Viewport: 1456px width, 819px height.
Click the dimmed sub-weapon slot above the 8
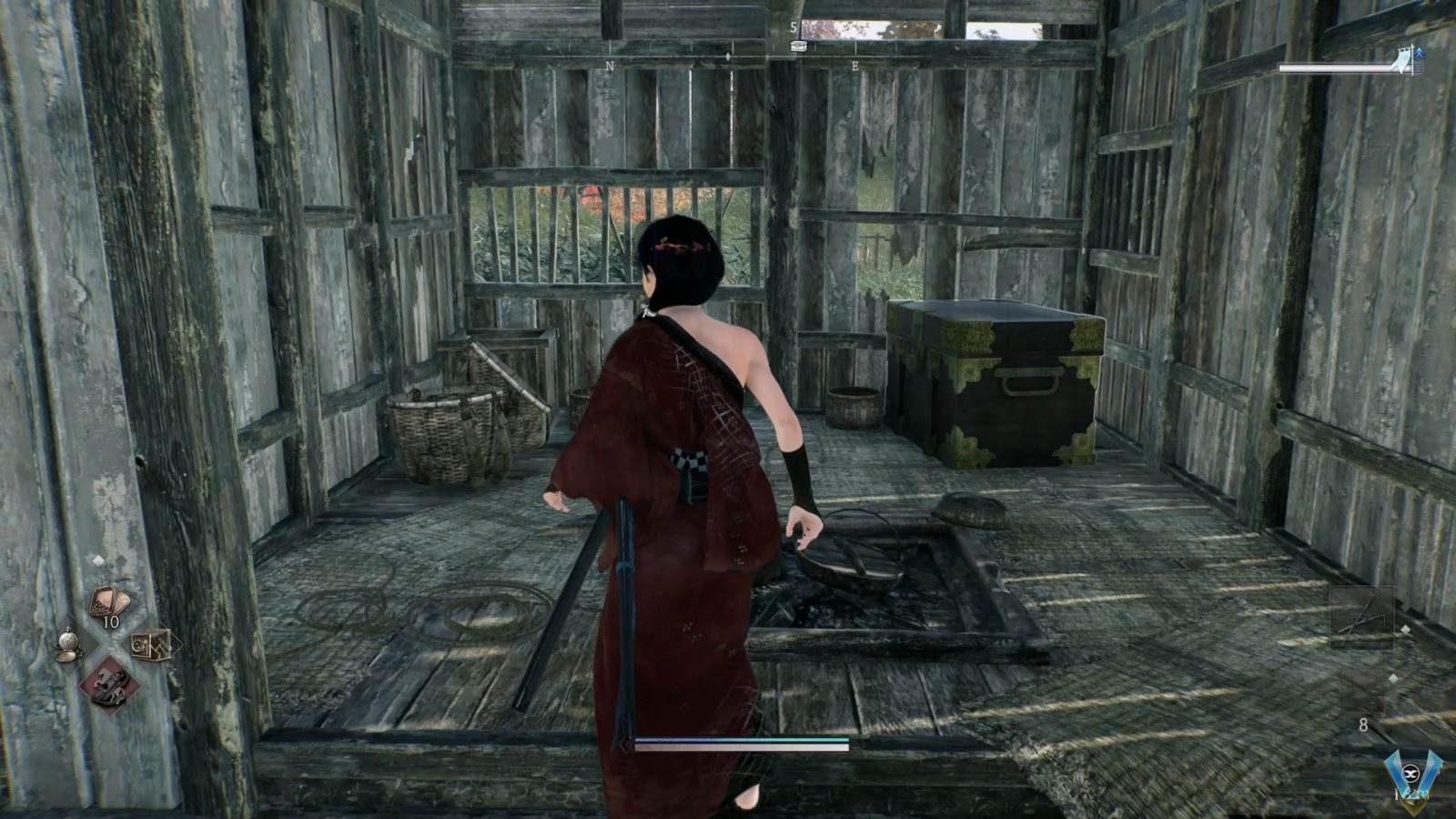click(1363, 690)
